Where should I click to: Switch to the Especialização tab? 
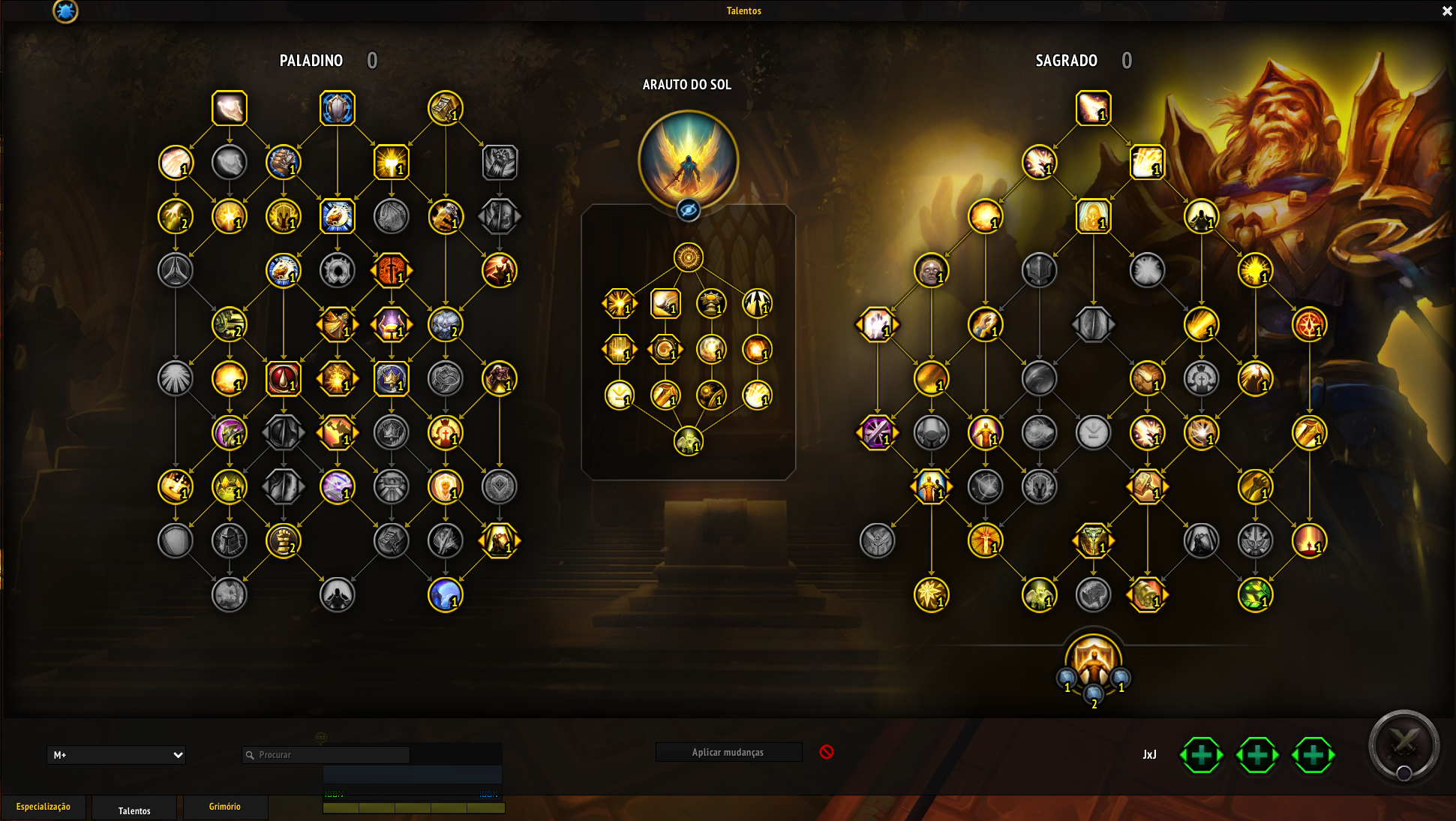(x=44, y=807)
